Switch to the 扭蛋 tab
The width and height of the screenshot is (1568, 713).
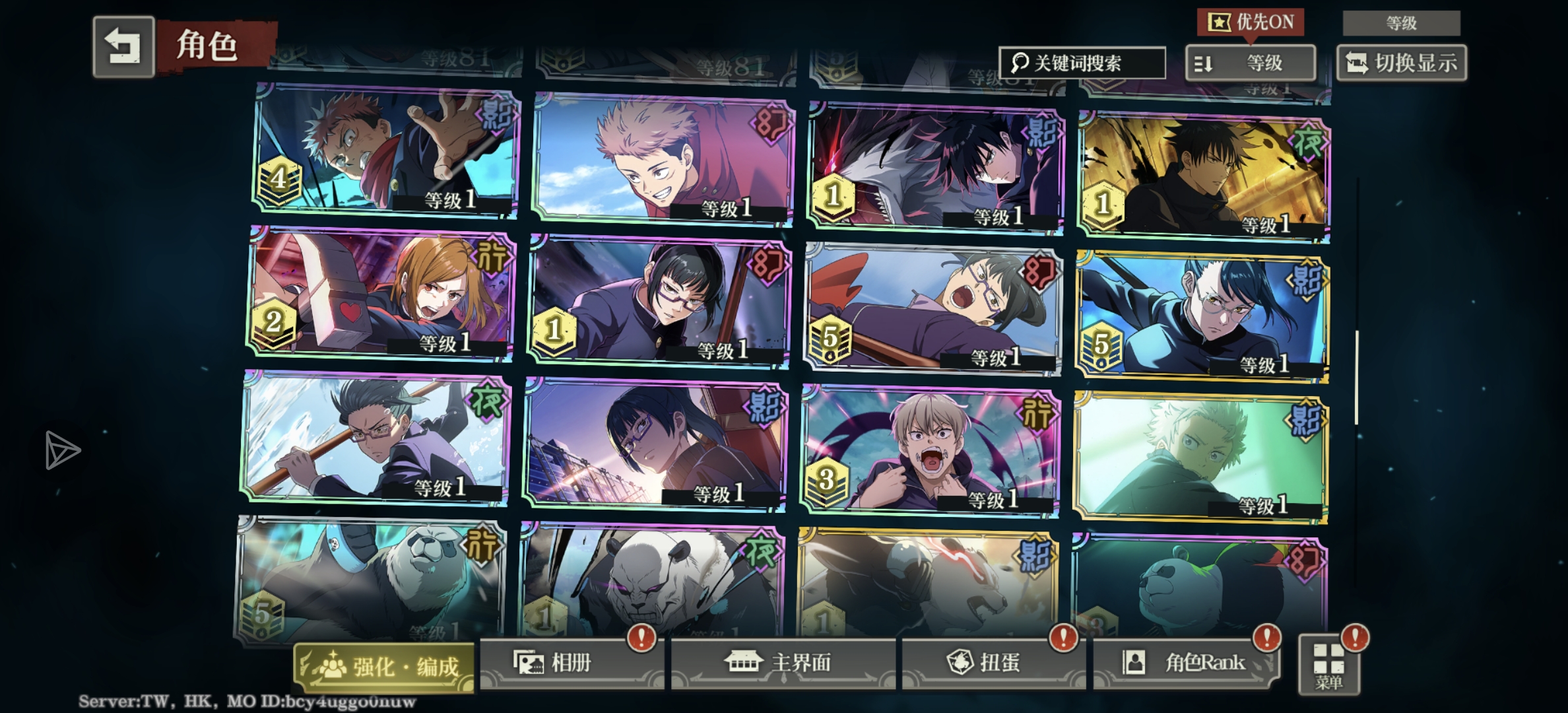(x=990, y=663)
